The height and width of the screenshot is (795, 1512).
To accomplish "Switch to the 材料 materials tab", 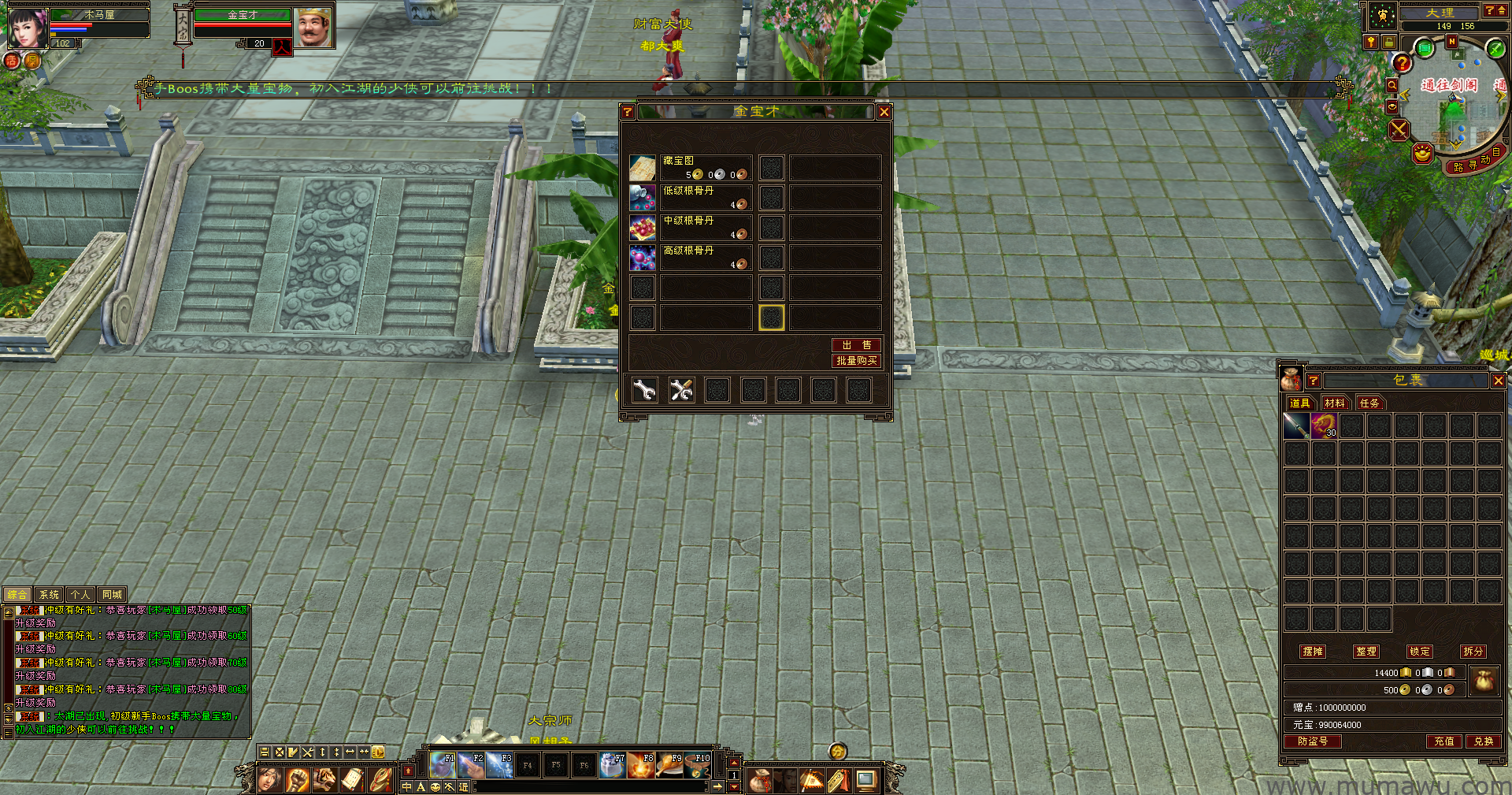I will point(1335,403).
